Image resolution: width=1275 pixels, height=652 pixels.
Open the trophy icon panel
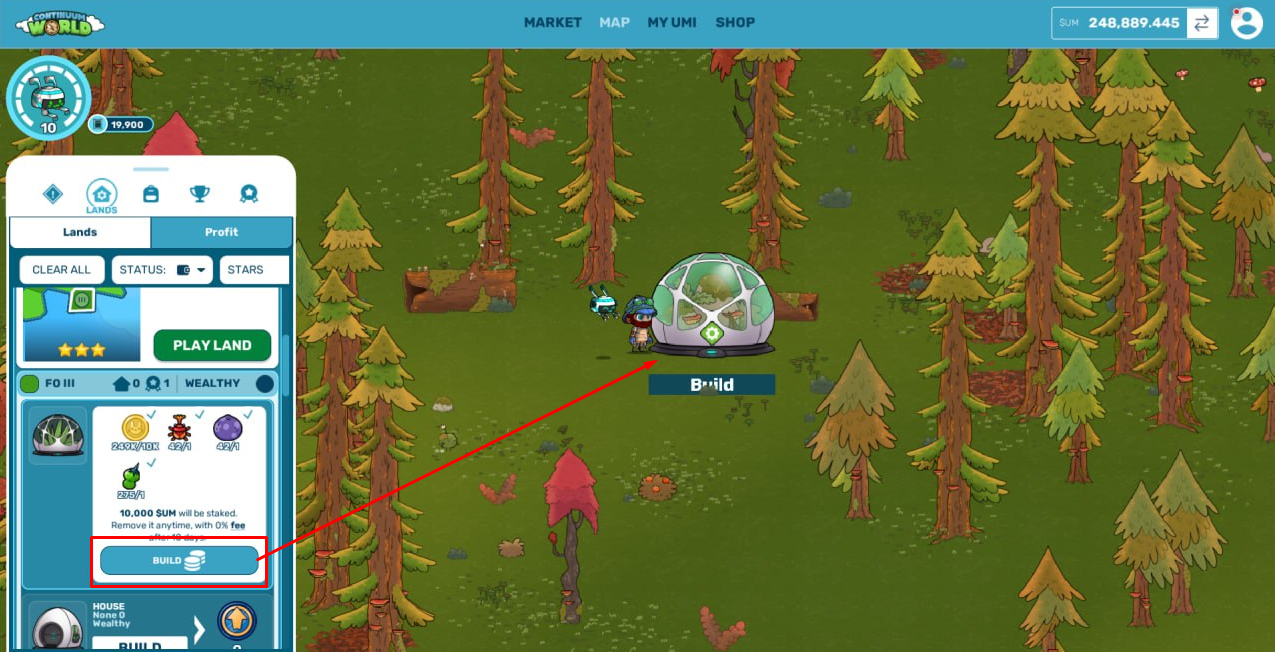click(x=200, y=194)
